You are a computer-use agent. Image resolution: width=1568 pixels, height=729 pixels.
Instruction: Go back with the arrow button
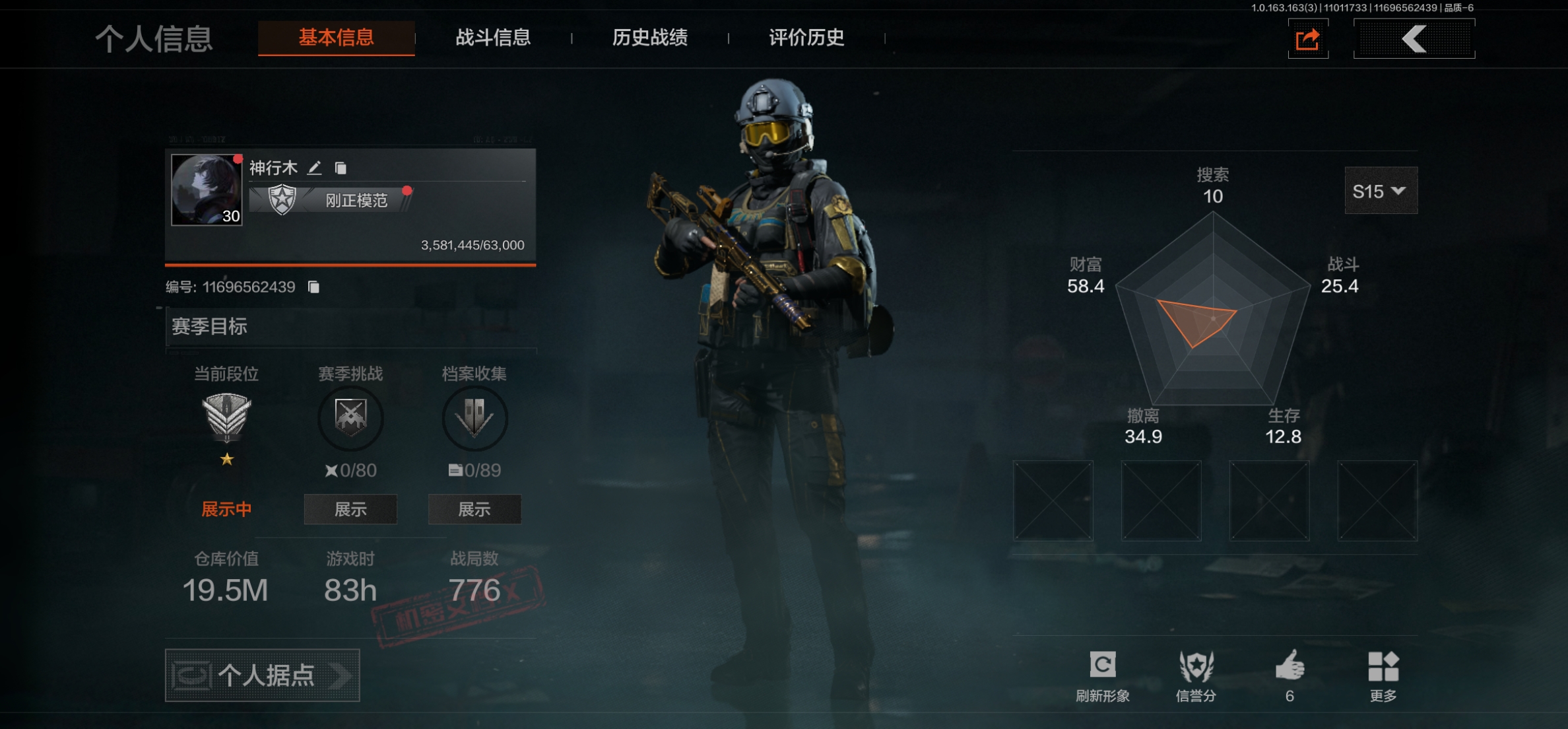[x=1414, y=39]
